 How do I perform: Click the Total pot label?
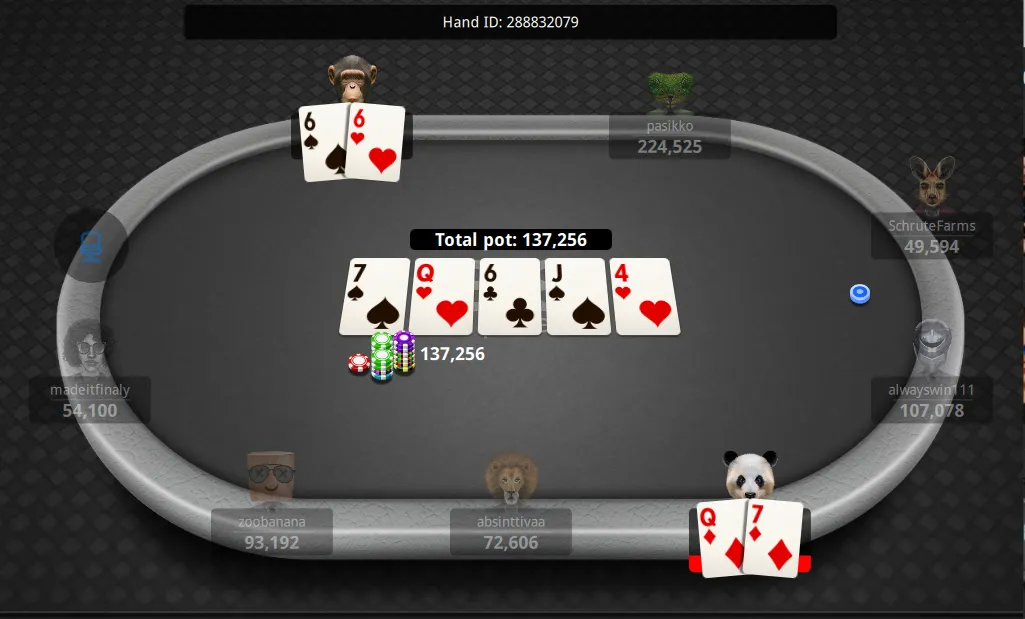click(510, 240)
